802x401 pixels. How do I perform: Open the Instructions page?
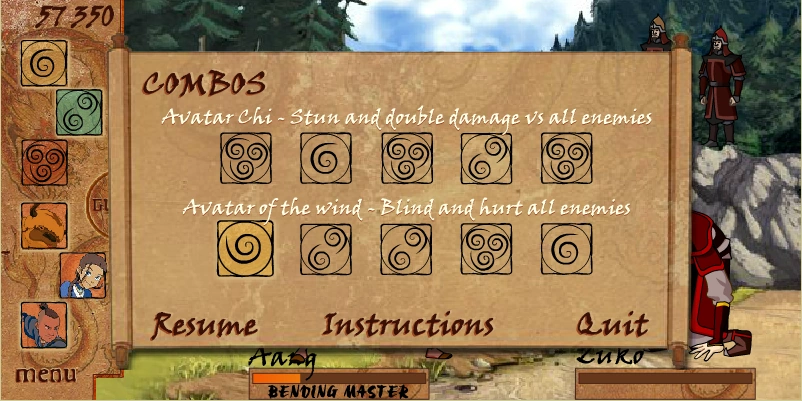pyautogui.click(x=408, y=325)
